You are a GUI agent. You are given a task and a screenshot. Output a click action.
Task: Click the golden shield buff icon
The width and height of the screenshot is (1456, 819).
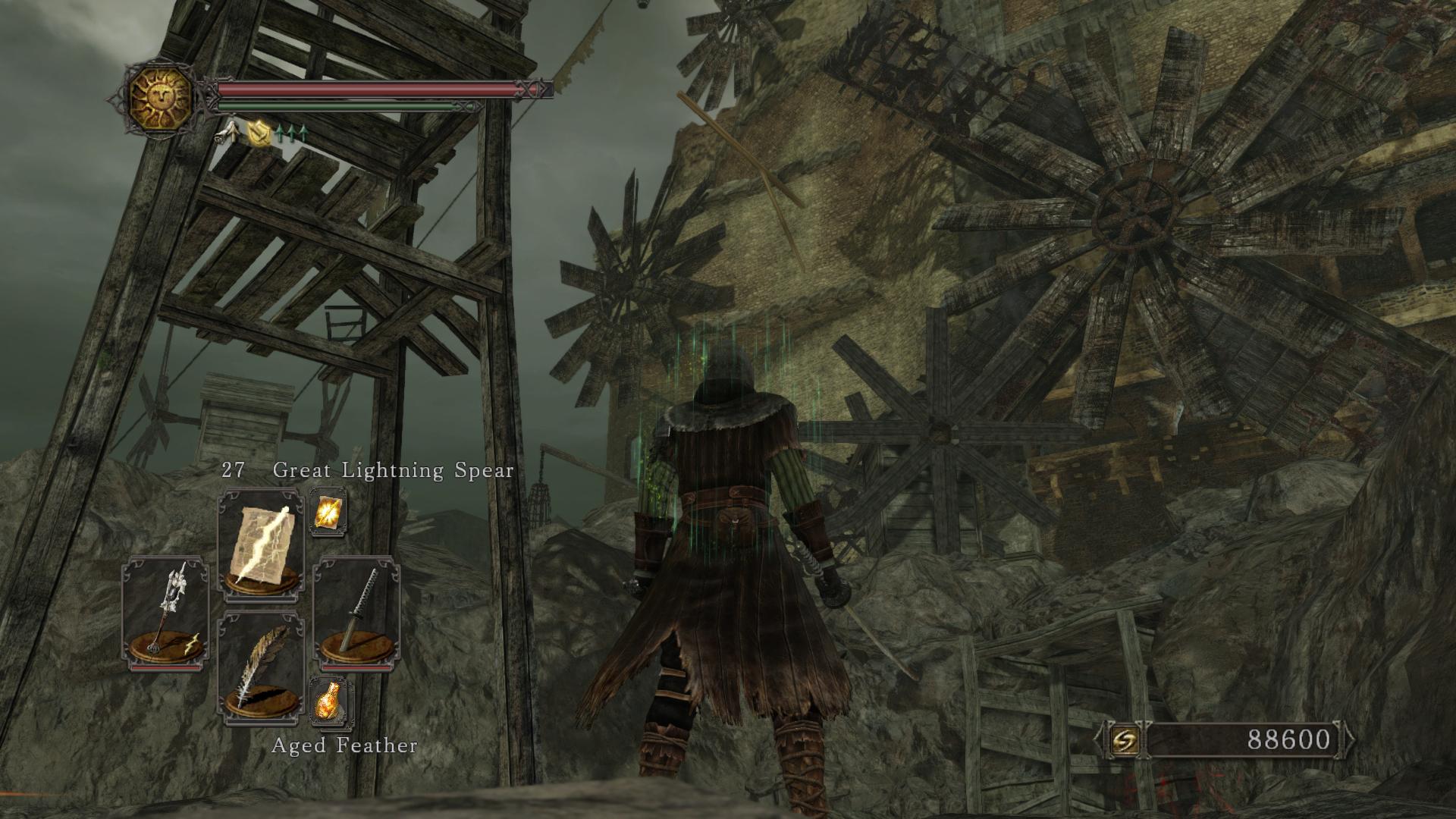260,134
